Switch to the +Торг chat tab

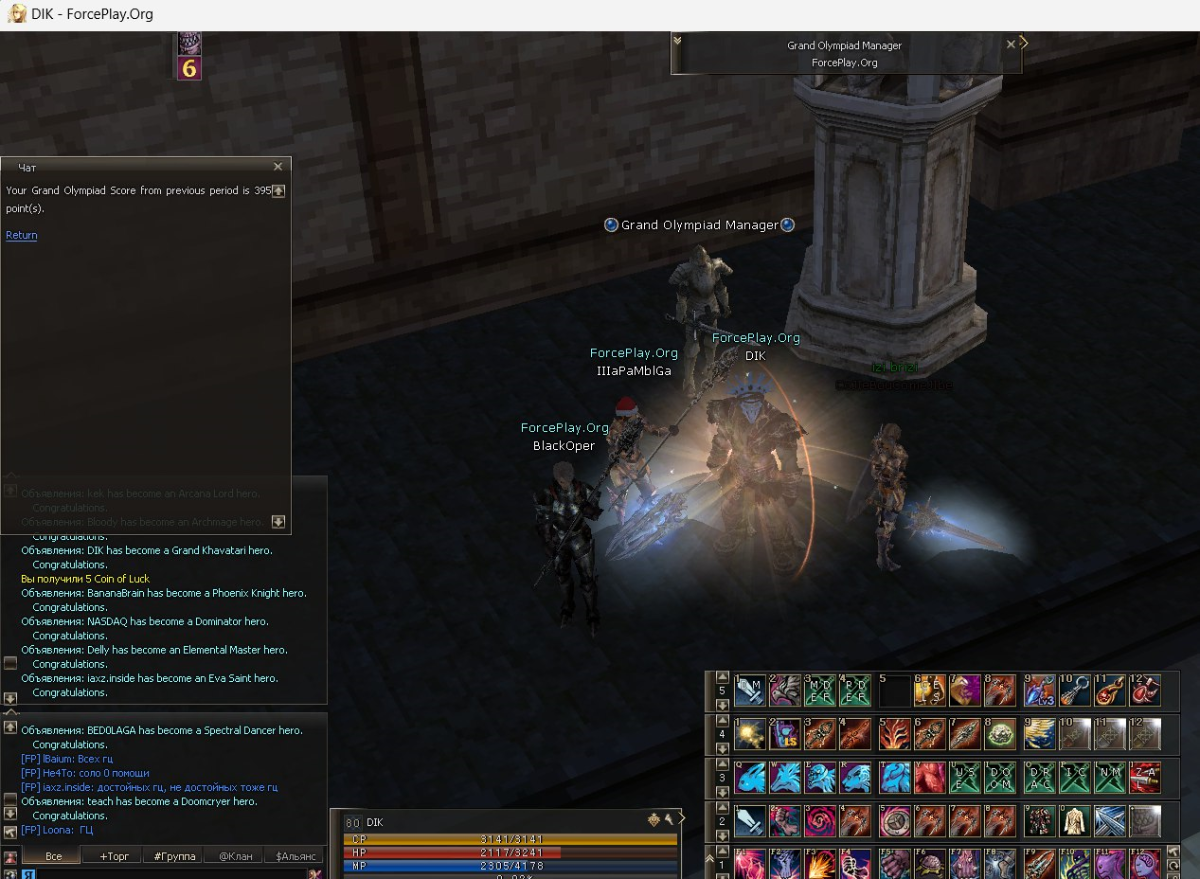tap(113, 856)
